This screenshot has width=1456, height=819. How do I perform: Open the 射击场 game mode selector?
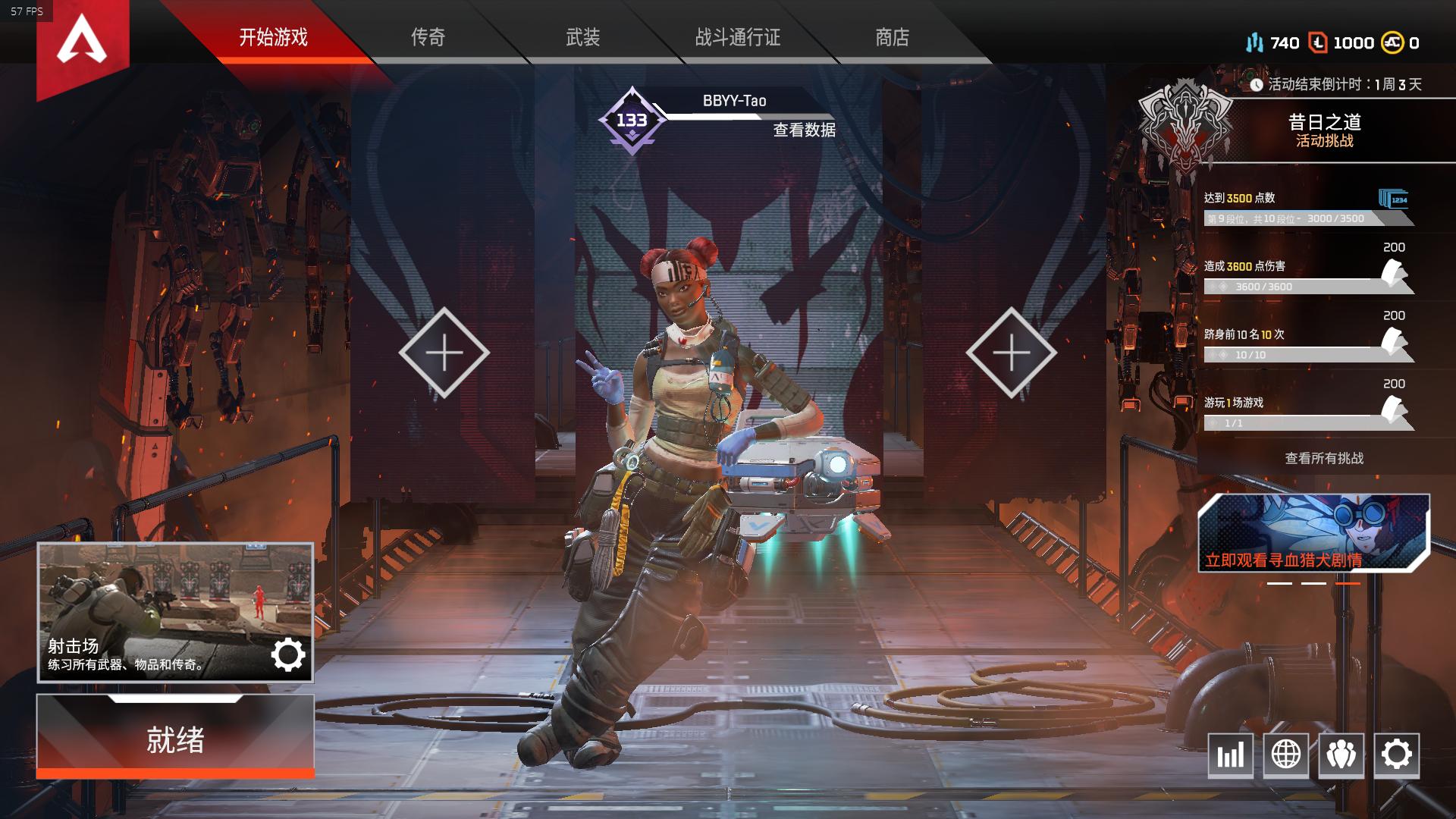point(175,612)
